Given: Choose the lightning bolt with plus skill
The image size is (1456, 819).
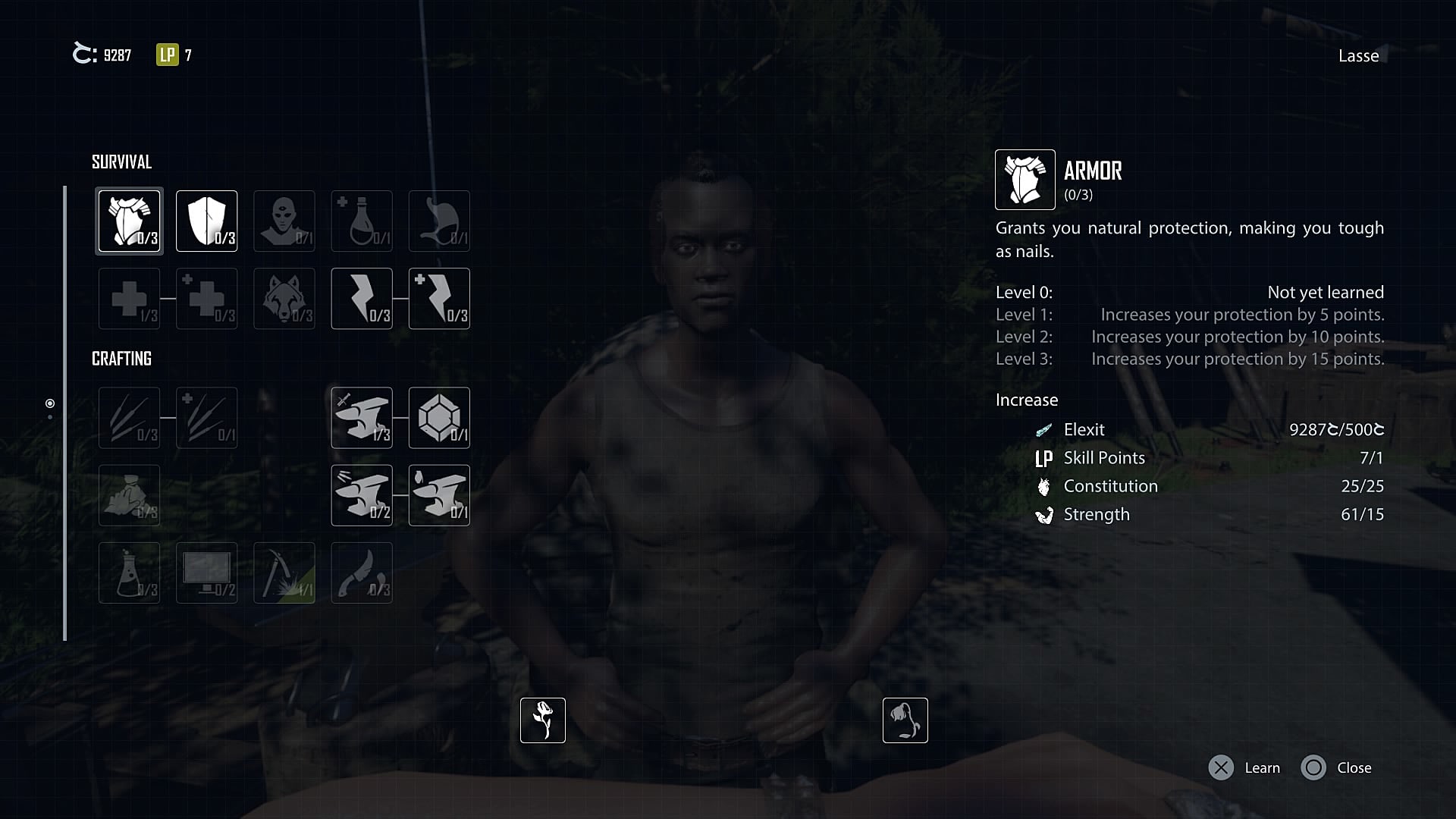Looking at the screenshot, I should click(x=439, y=298).
